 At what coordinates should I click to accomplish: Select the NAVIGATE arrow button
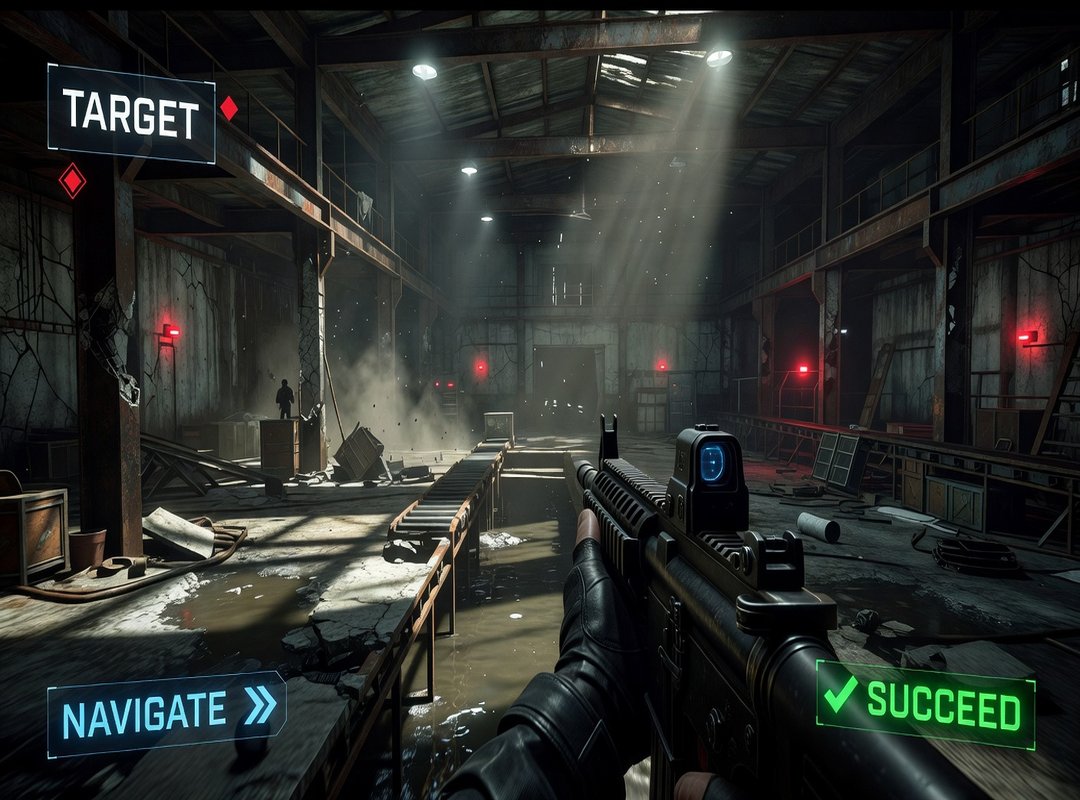tap(166, 713)
